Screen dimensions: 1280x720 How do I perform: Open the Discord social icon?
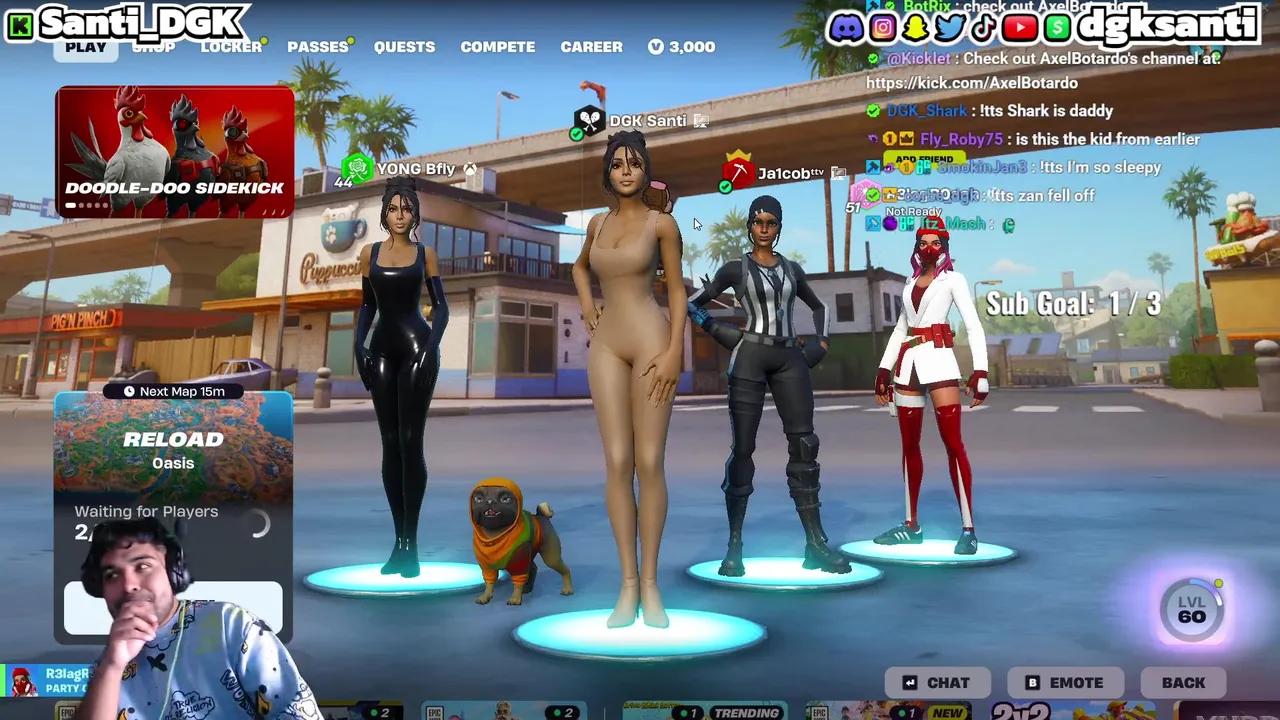tap(845, 27)
